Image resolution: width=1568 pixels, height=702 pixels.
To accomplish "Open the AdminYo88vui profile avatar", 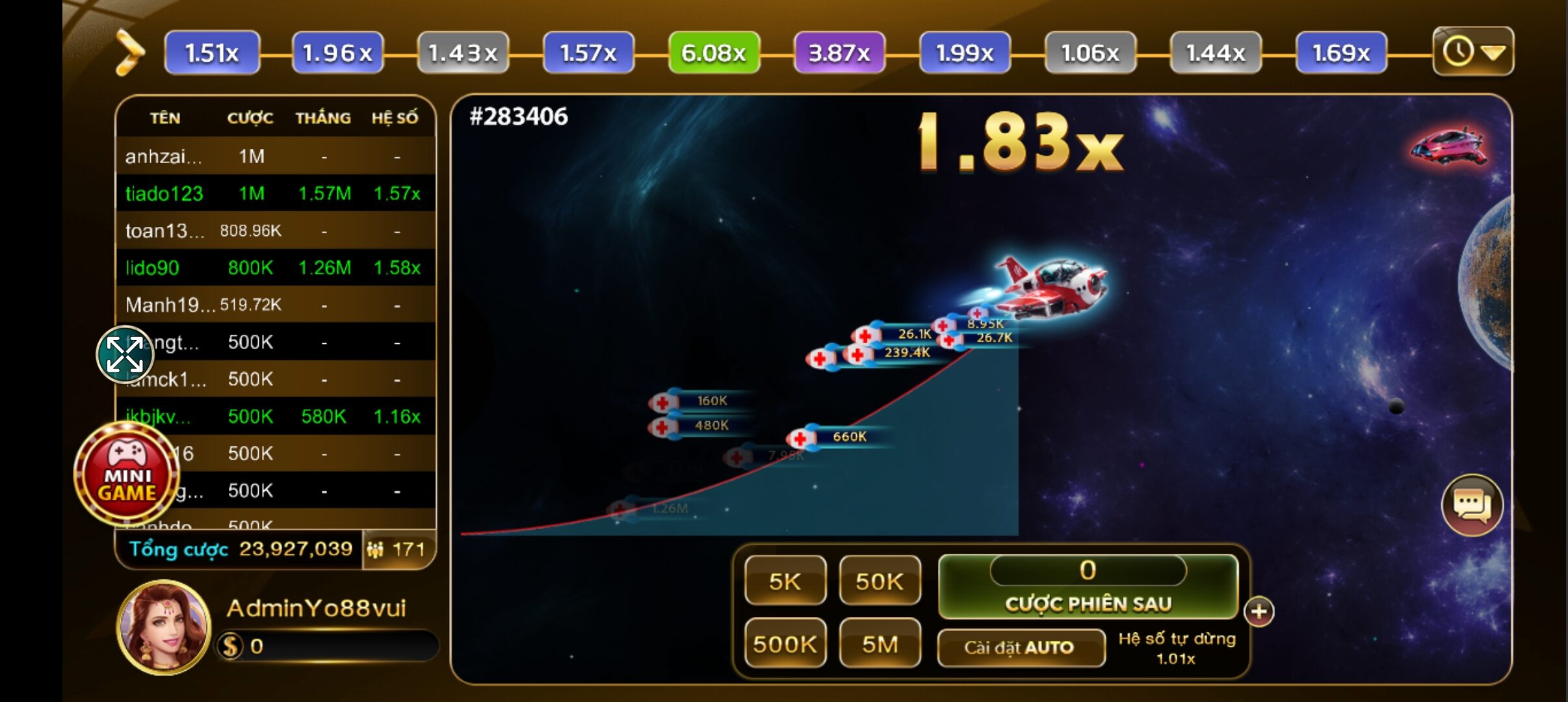I will click(164, 627).
